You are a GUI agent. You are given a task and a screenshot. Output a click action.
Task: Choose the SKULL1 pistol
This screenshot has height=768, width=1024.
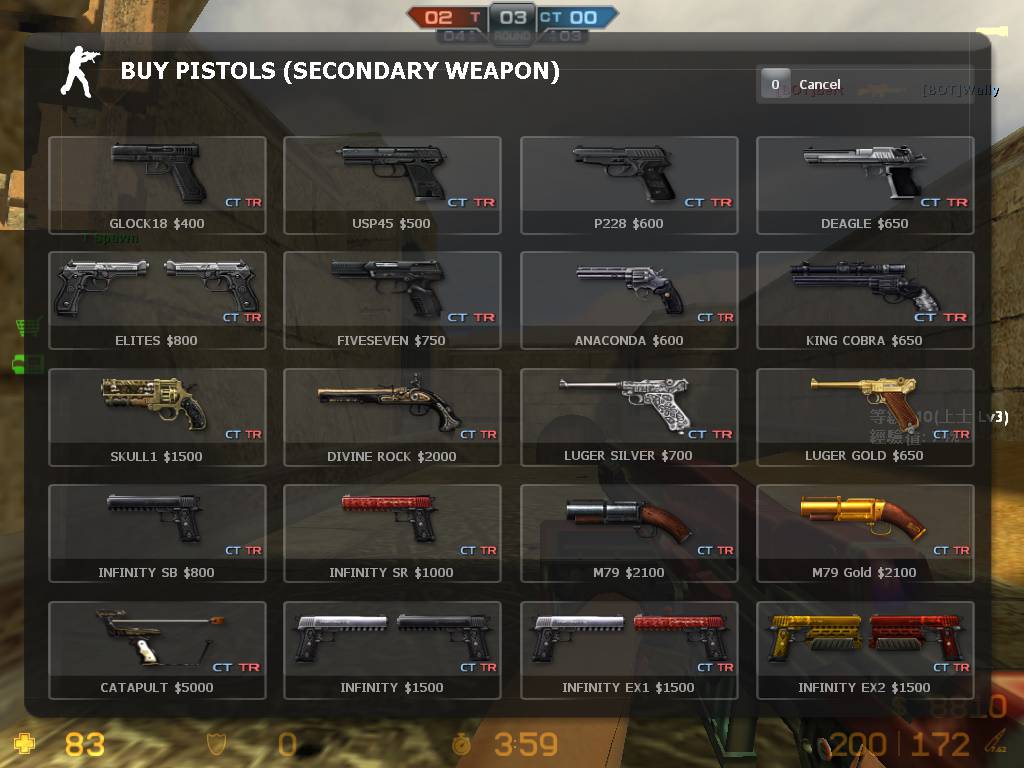click(x=157, y=417)
